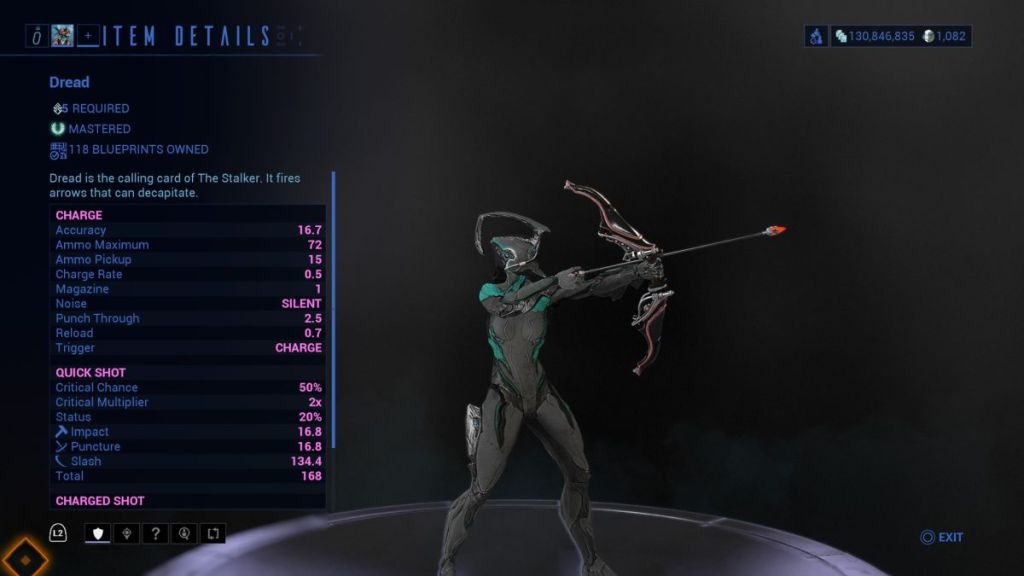Open the icon left of the avatar

(x=36, y=37)
